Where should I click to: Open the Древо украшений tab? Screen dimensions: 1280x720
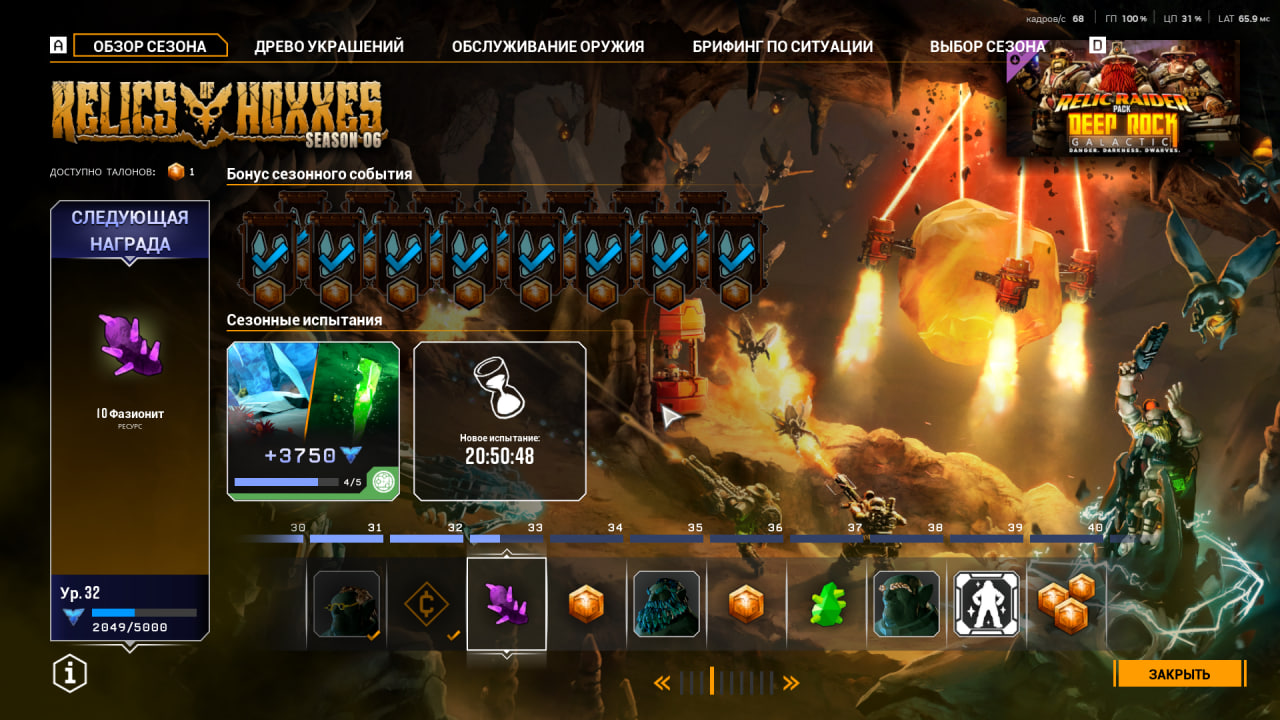point(329,46)
